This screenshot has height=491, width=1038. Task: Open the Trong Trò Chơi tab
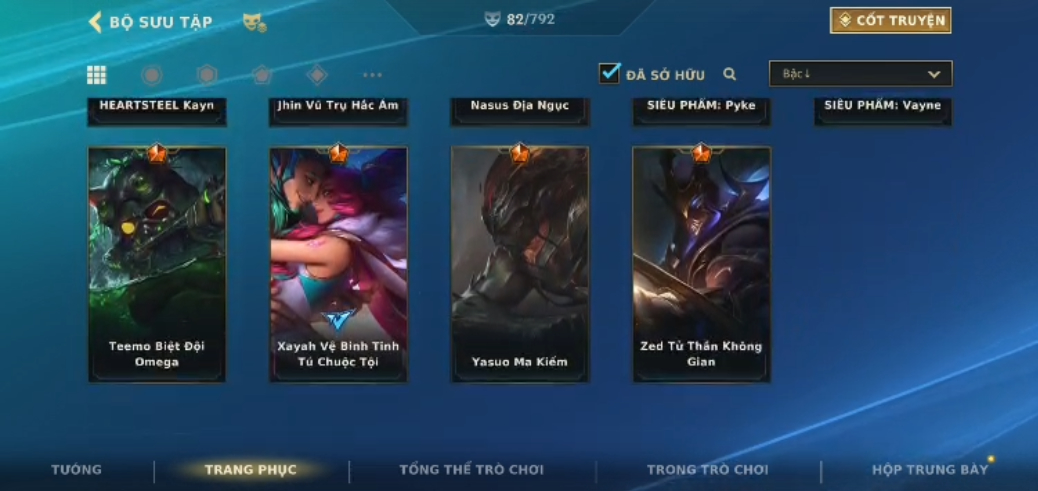(x=707, y=470)
